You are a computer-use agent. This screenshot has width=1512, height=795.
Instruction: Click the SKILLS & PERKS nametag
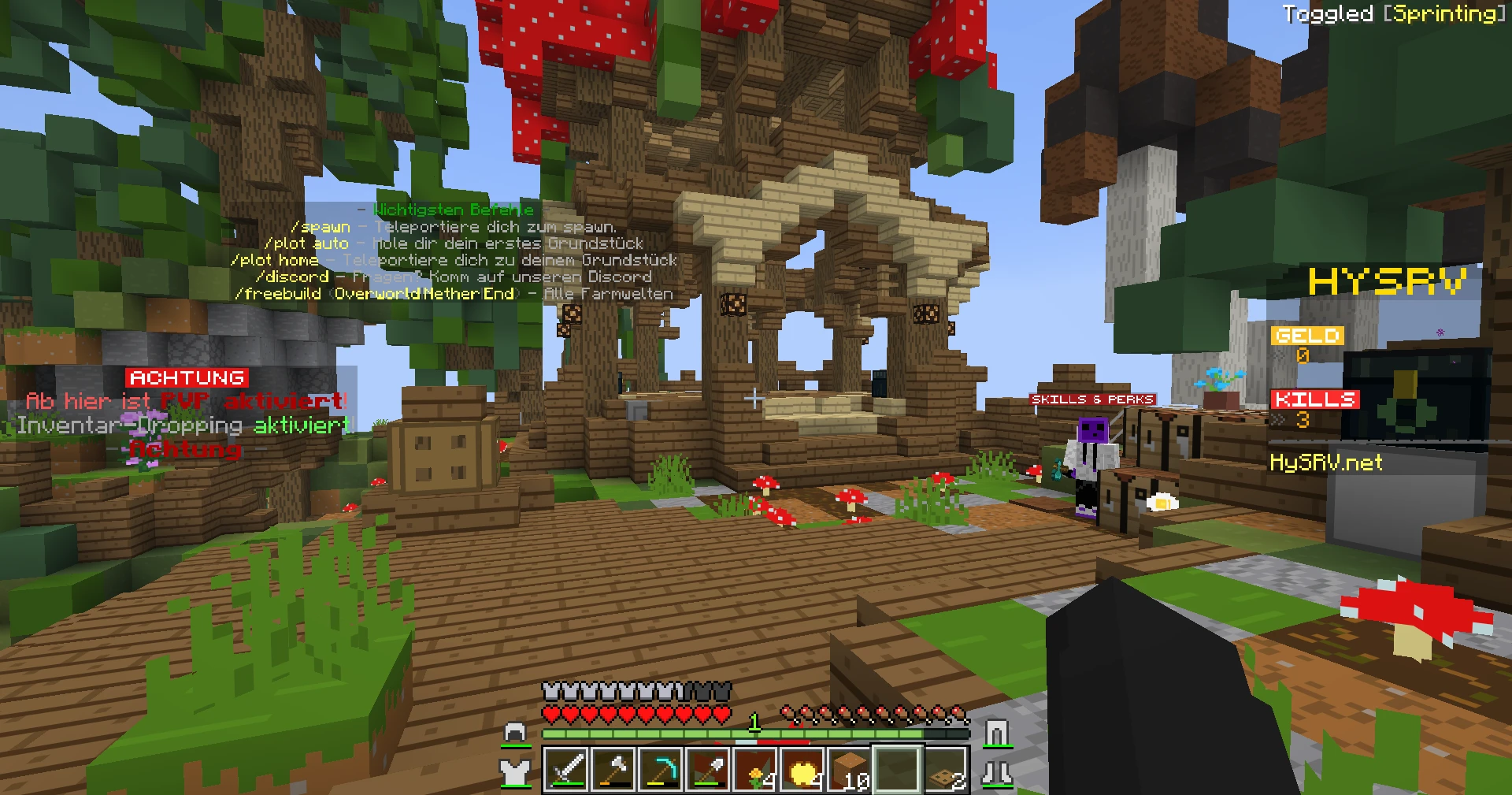point(1095,399)
